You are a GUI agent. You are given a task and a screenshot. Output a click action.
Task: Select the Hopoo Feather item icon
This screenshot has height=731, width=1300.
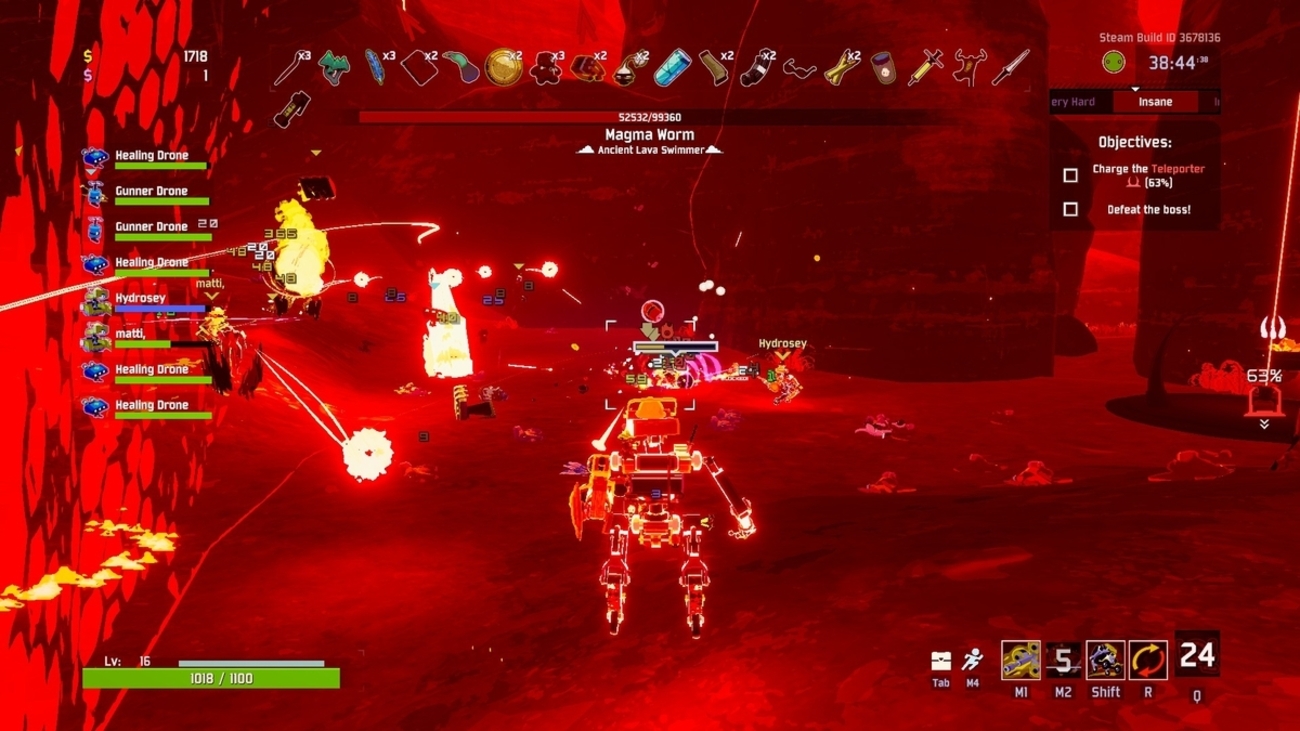(x=376, y=67)
